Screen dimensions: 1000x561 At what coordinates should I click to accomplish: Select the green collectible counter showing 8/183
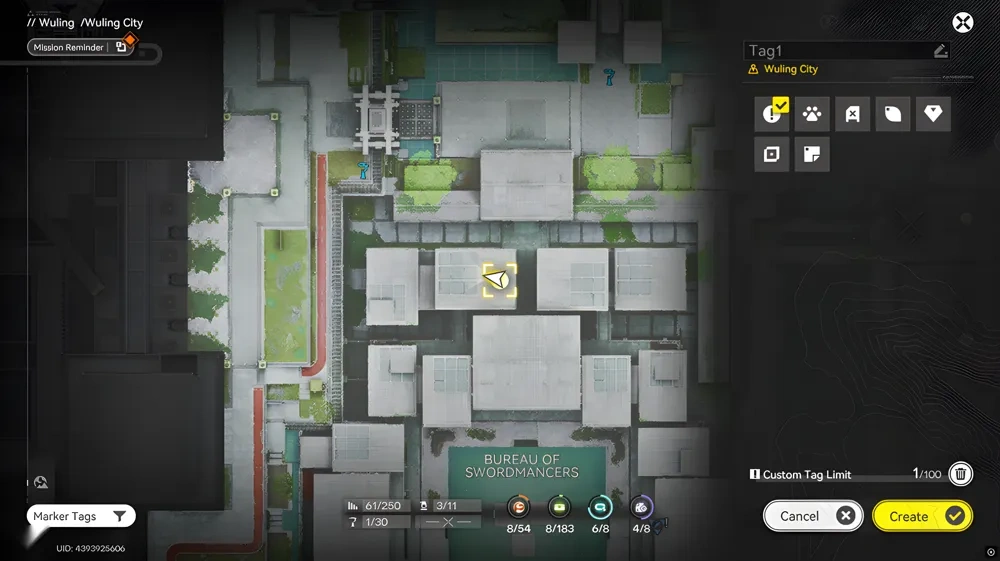tap(559, 508)
